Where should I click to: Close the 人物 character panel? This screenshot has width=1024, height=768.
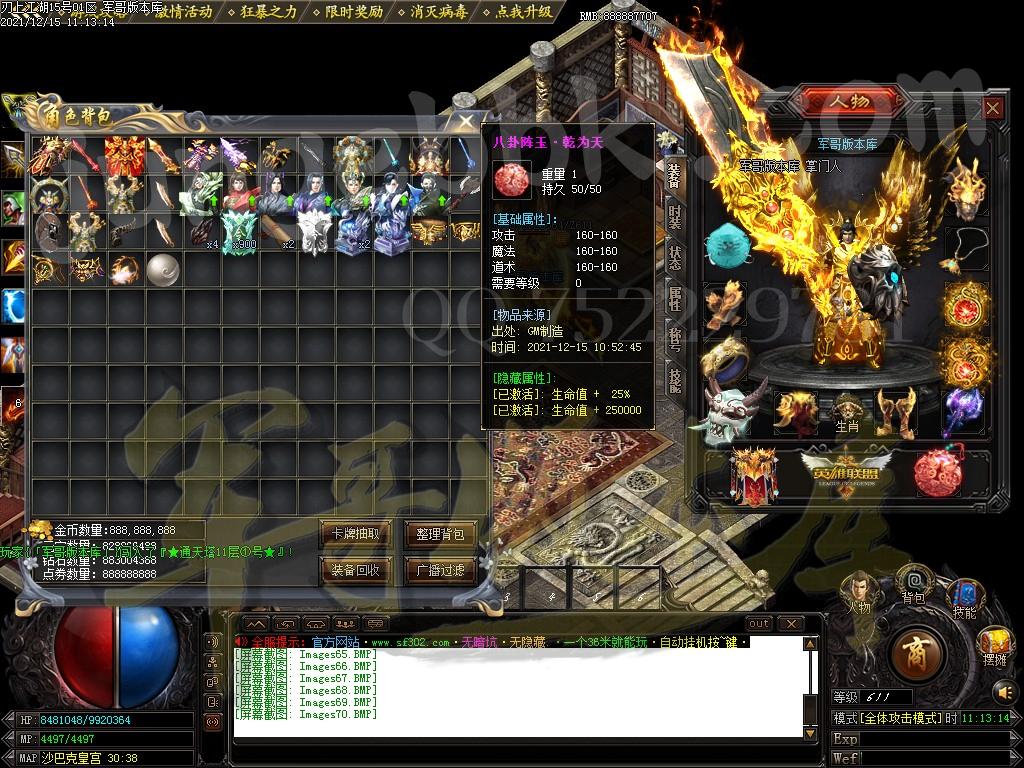coord(992,108)
